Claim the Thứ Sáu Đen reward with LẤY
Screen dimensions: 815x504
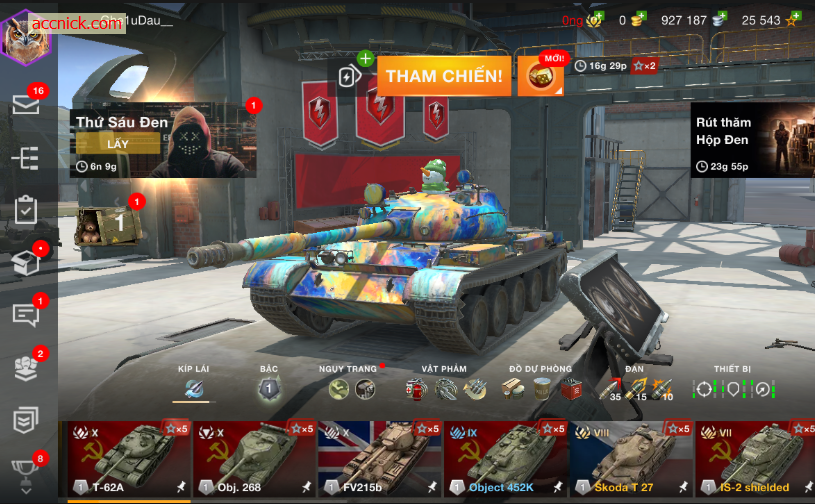click(x=118, y=143)
